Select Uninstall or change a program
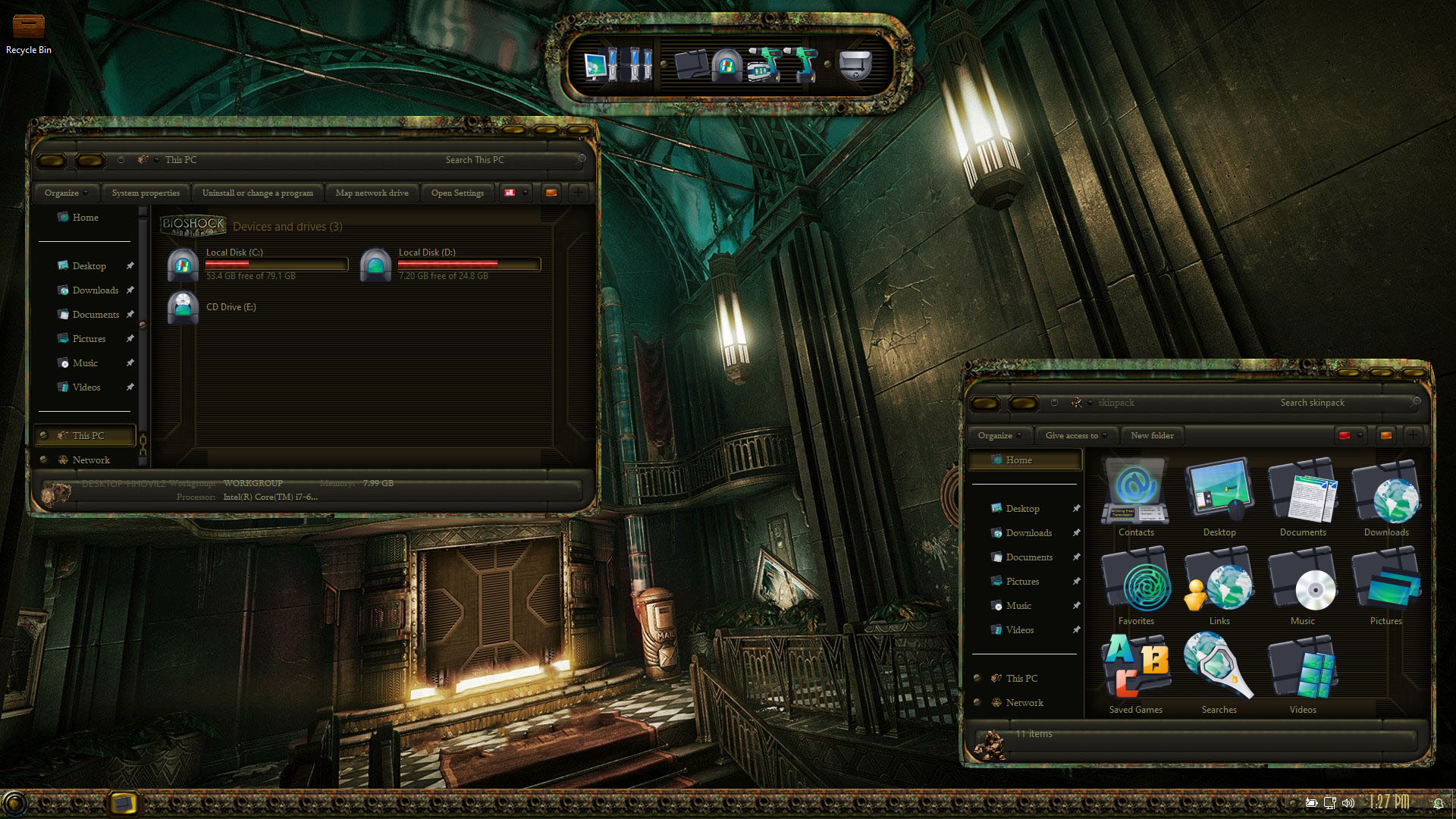Viewport: 1456px width, 819px height. tap(257, 193)
